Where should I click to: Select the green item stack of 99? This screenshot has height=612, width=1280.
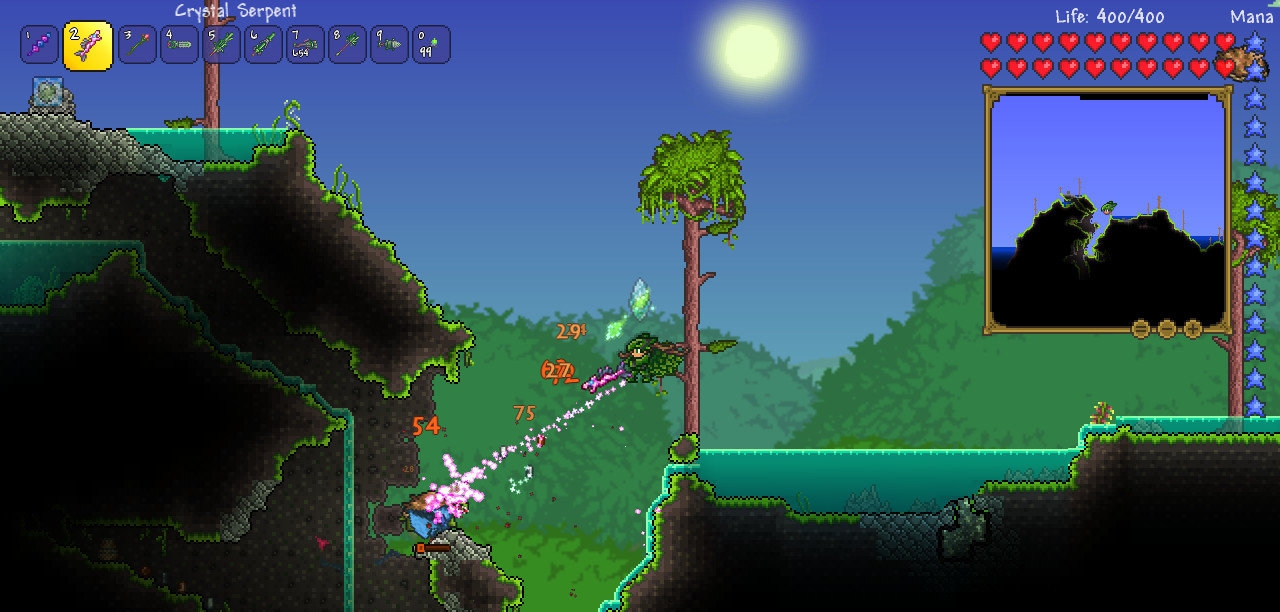point(431,45)
